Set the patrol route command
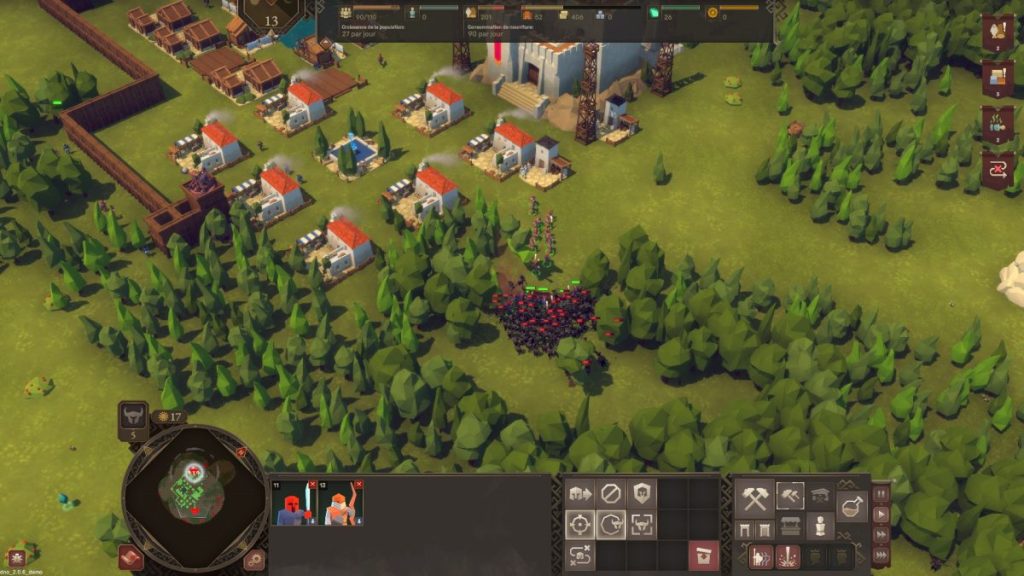 [x=580, y=555]
